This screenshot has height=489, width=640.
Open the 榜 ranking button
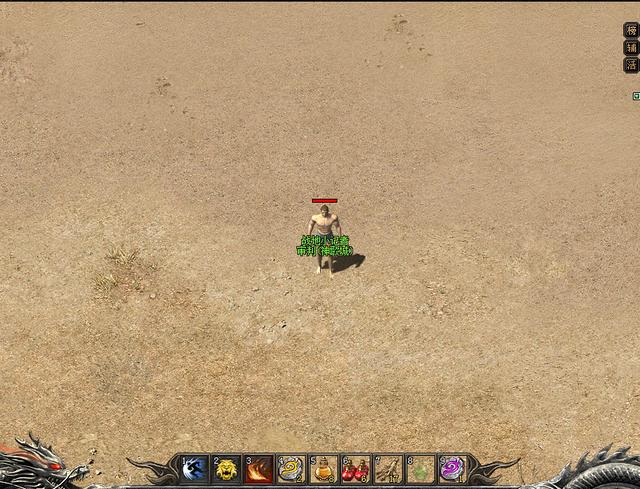click(x=631, y=30)
